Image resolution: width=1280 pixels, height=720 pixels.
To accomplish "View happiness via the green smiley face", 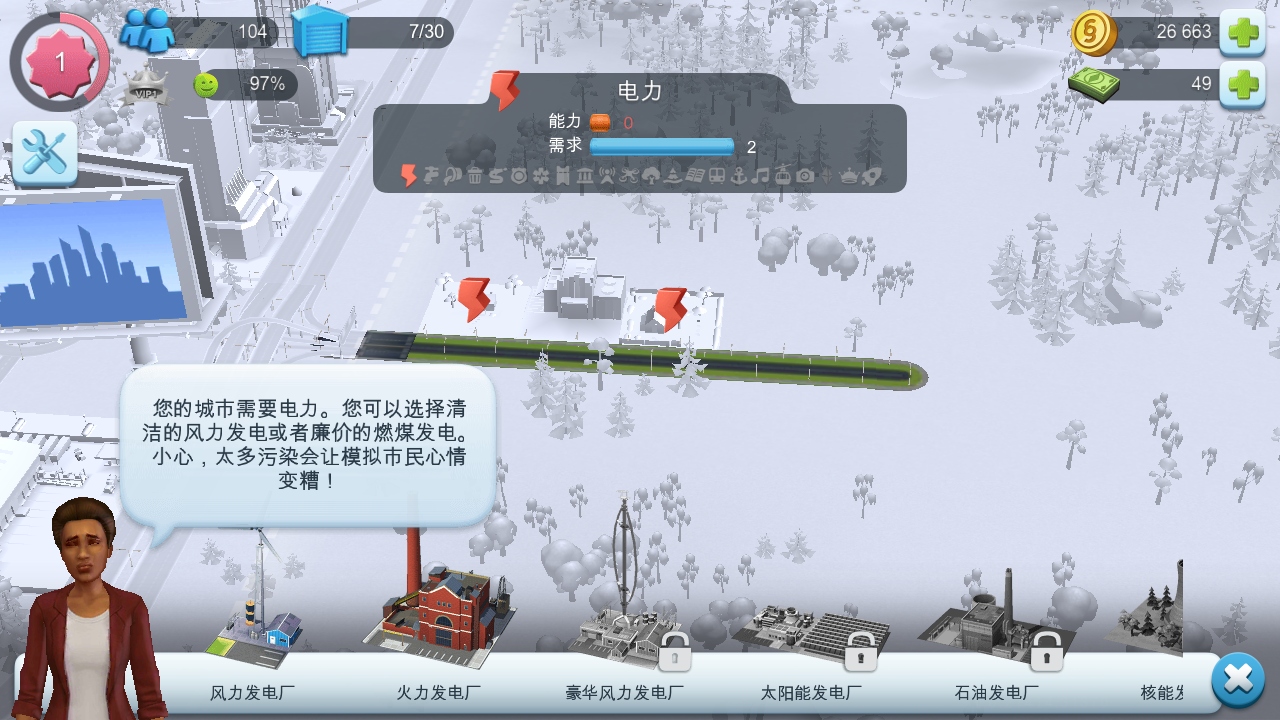I will click(205, 85).
